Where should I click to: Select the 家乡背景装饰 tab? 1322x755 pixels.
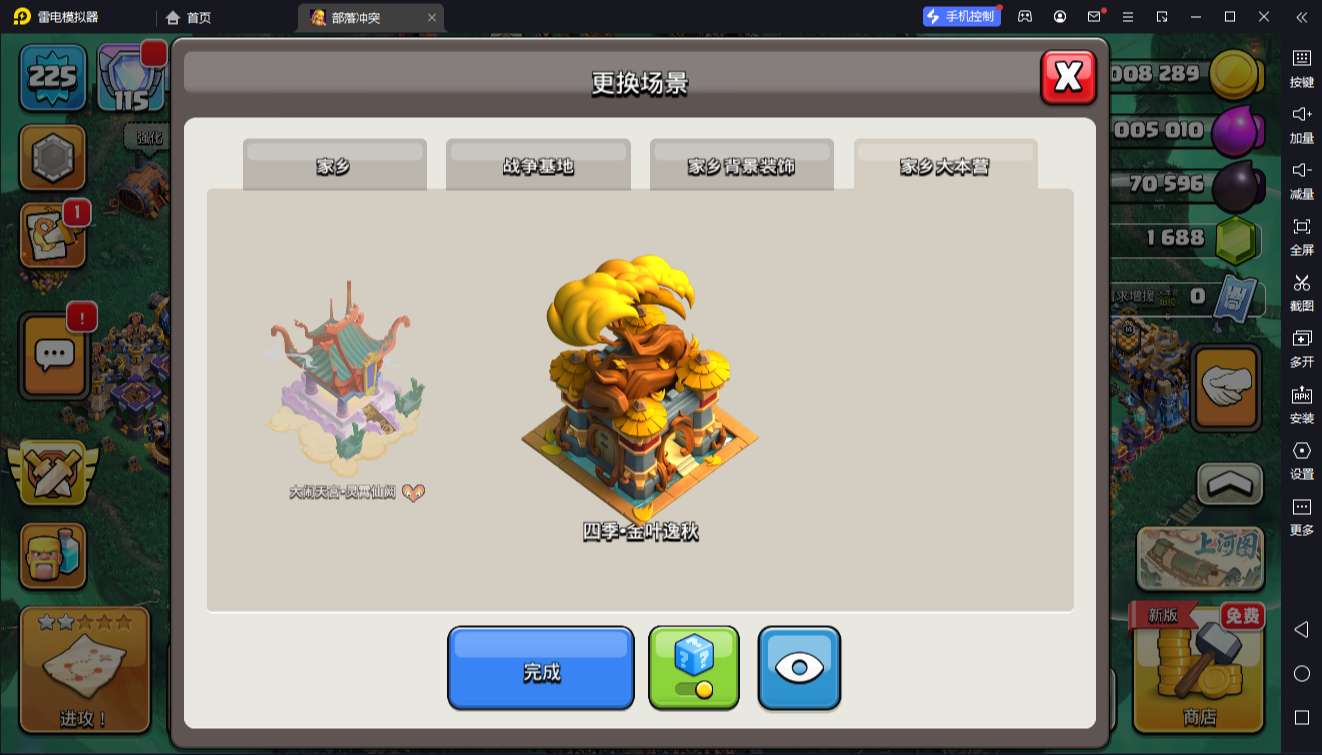[741, 165]
